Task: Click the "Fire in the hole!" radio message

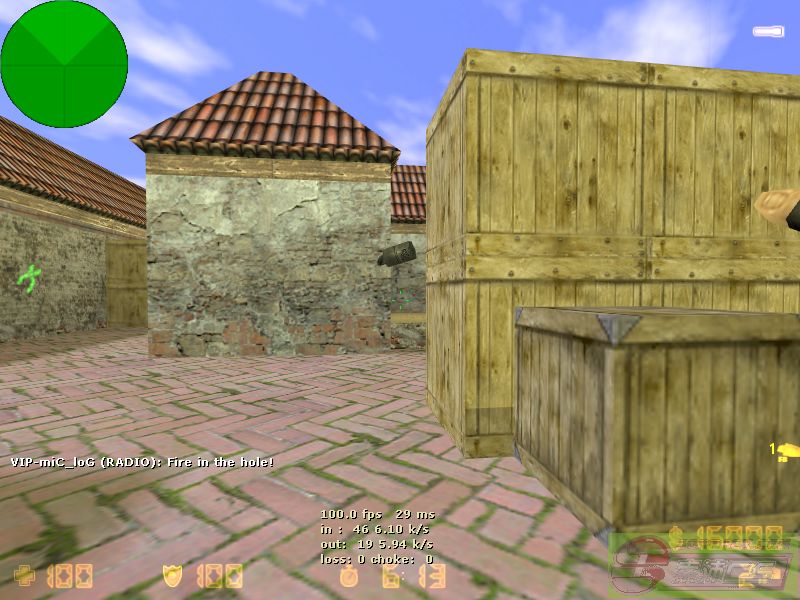Action: (x=142, y=462)
